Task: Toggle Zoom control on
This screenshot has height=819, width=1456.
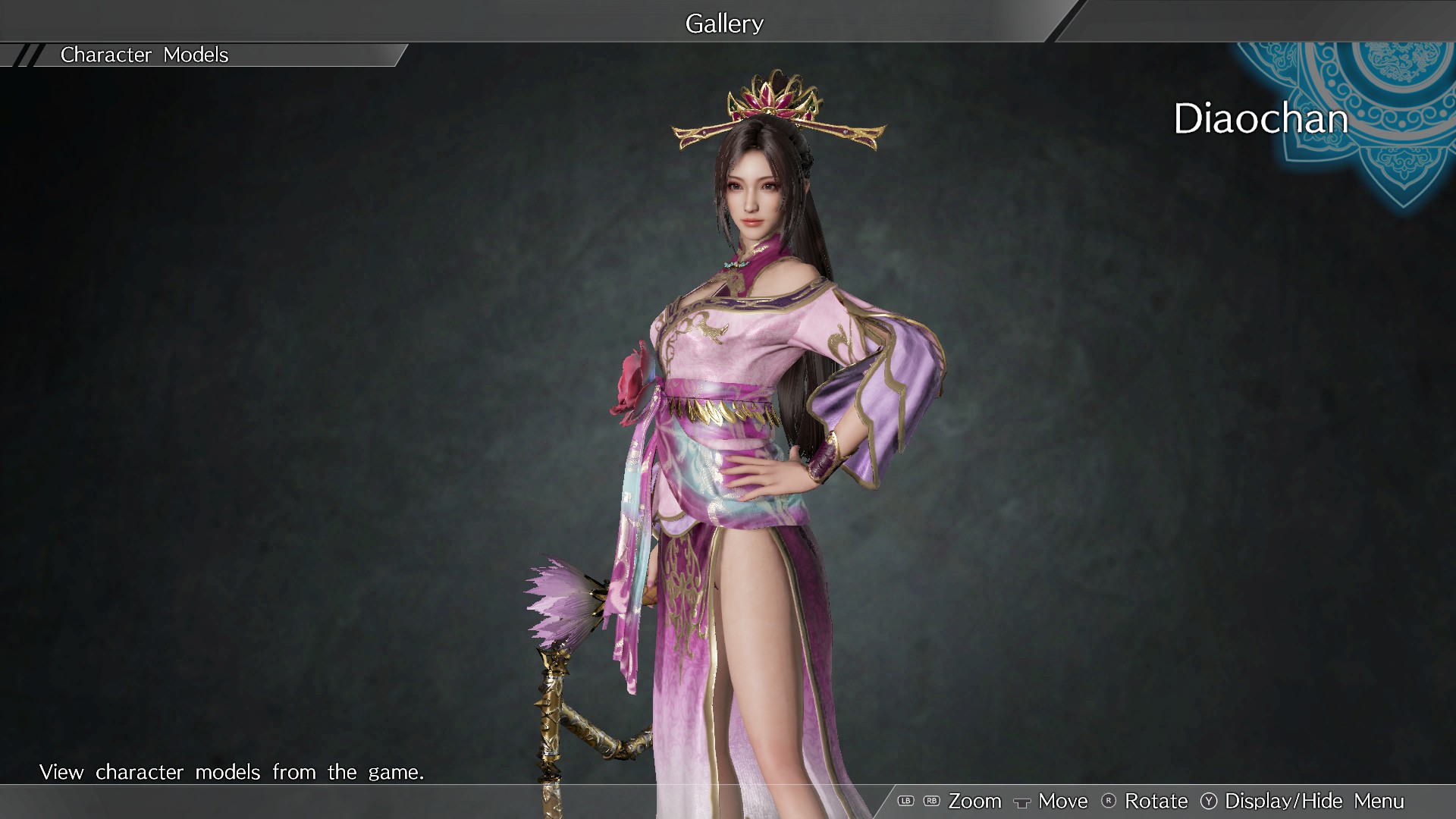Action: tap(976, 801)
